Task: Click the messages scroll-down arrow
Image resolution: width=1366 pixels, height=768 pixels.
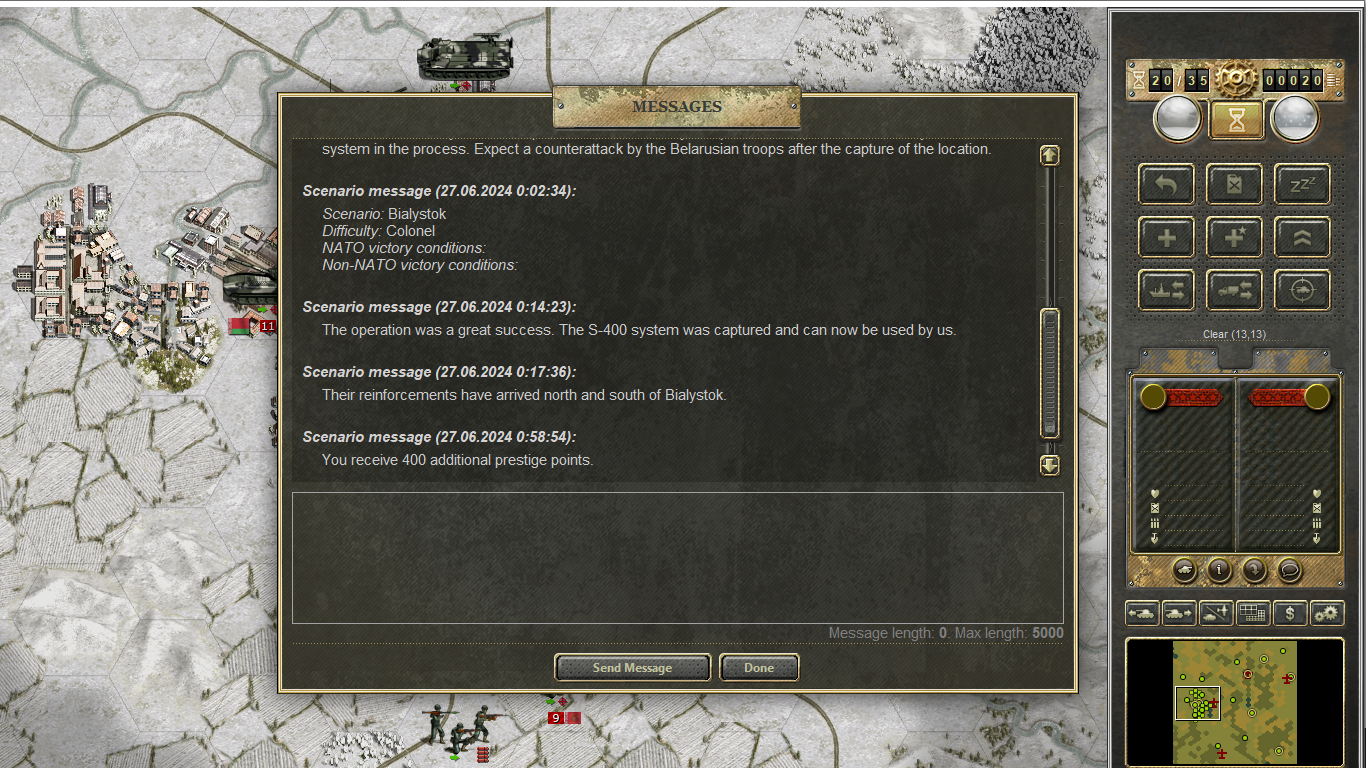Action: (1049, 465)
